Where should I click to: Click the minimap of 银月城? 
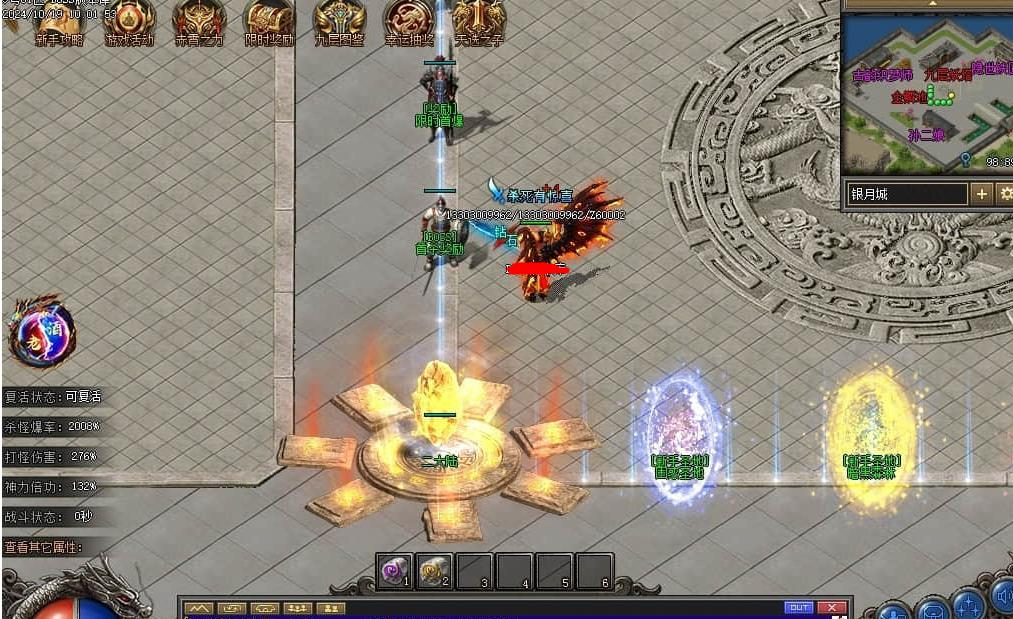click(x=926, y=92)
